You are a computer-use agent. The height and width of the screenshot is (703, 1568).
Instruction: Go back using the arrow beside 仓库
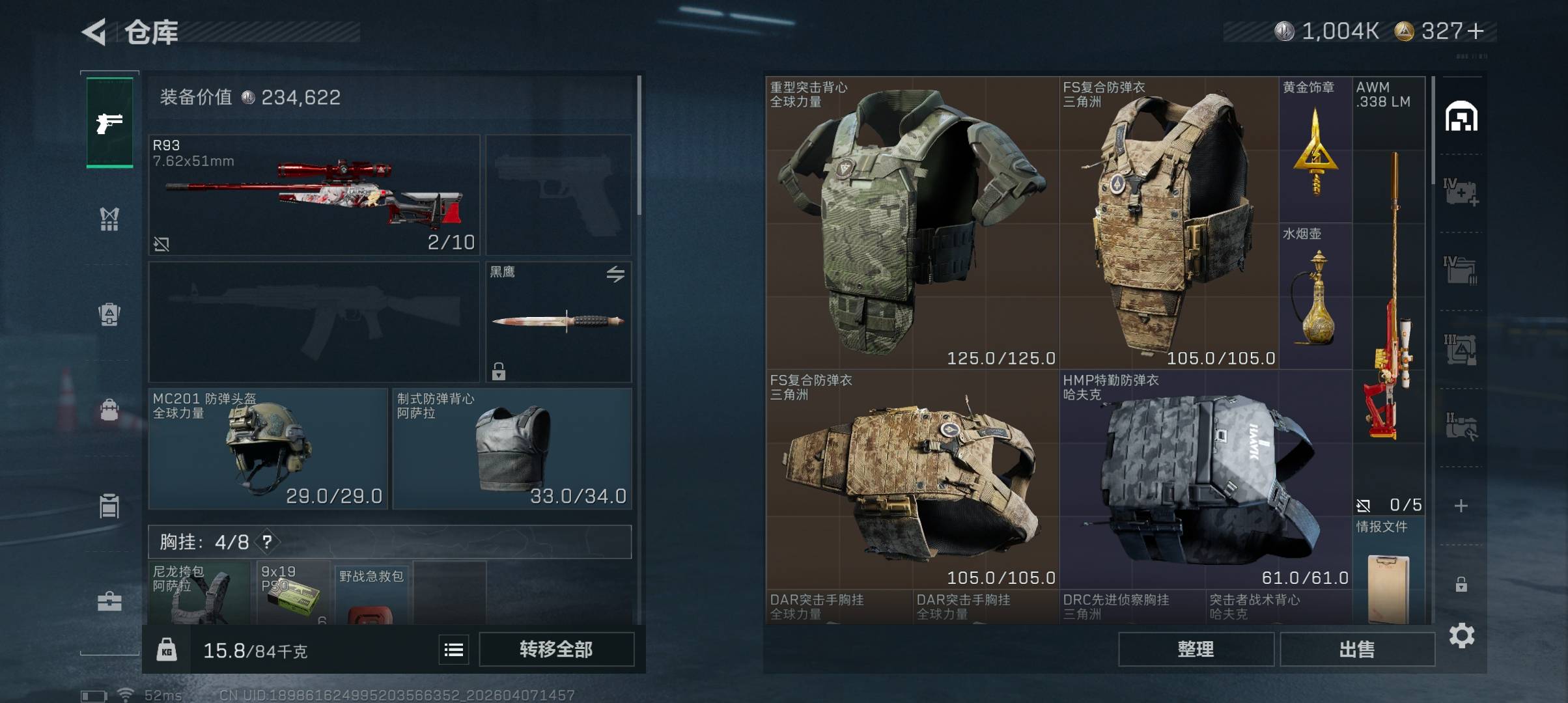pyautogui.click(x=94, y=33)
